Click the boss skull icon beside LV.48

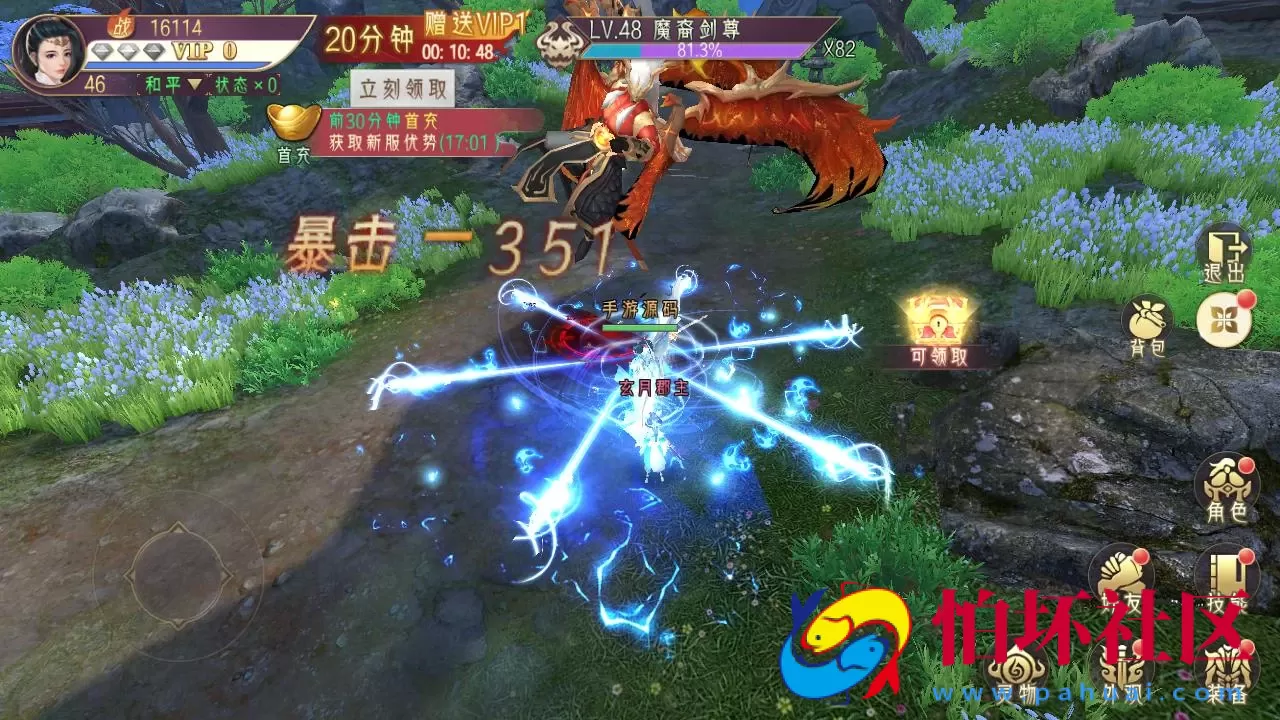click(558, 44)
